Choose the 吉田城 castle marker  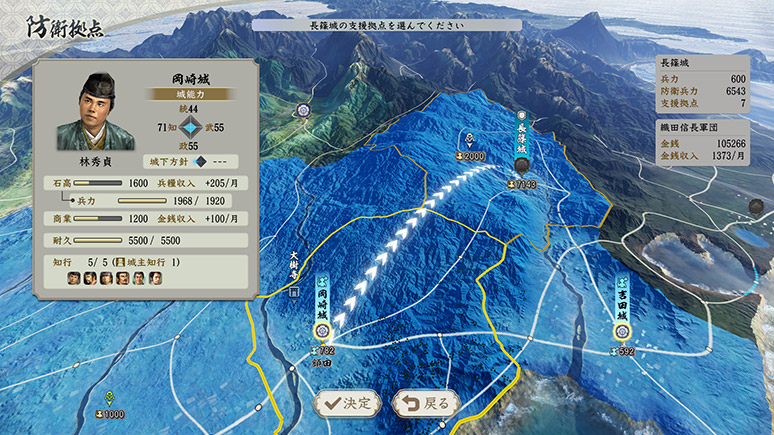tap(621, 329)
